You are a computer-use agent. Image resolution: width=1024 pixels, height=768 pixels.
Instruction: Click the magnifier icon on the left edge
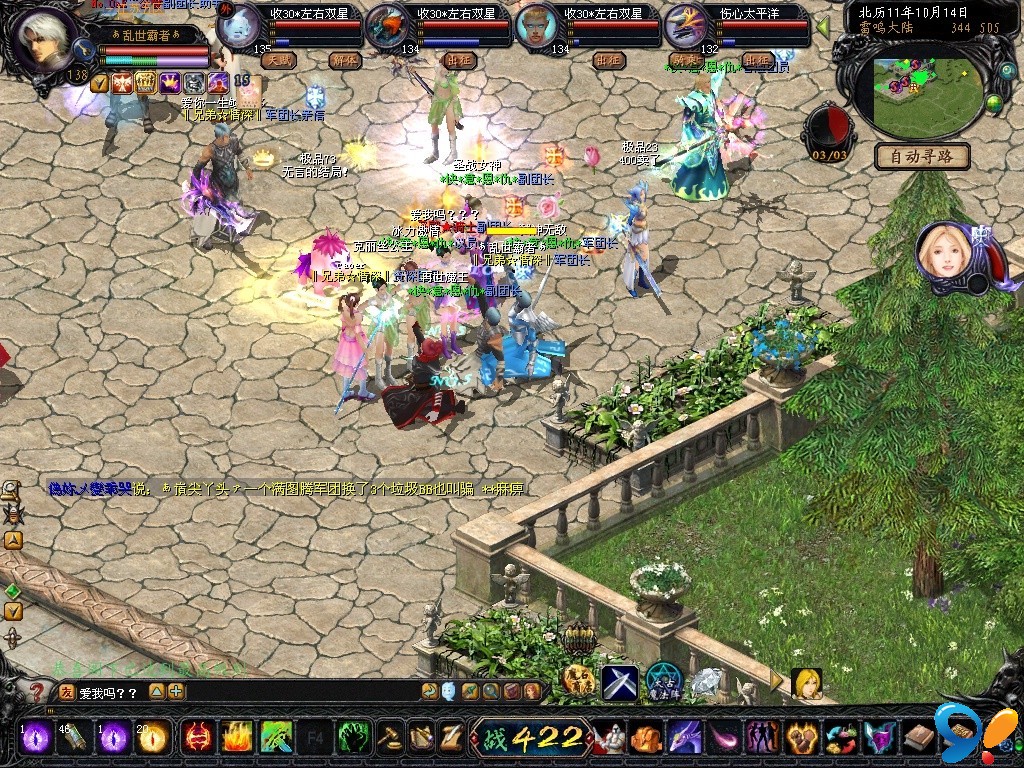[x=12, y=490]
